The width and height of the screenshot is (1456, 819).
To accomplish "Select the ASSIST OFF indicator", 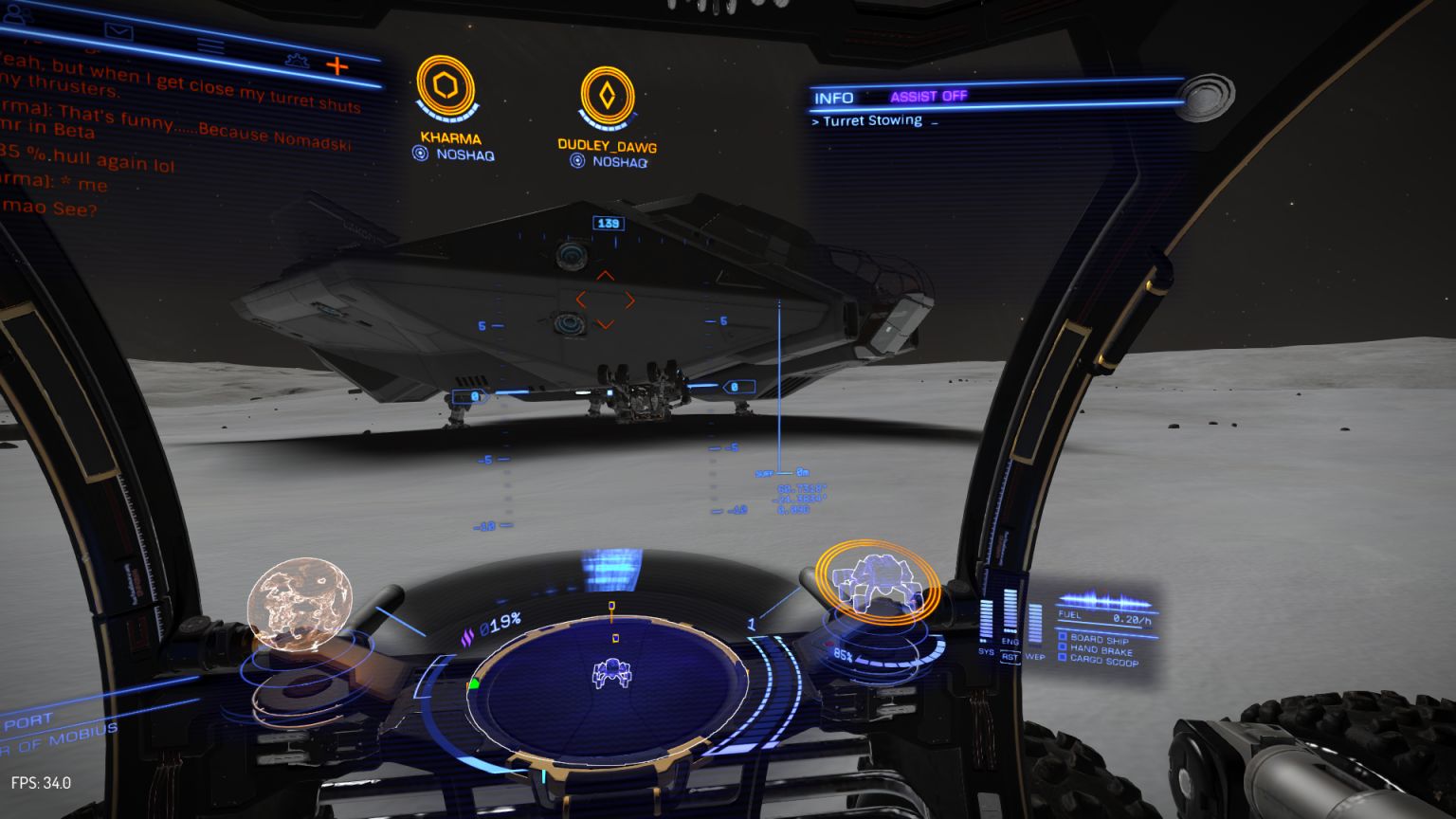I will (927, 95).
